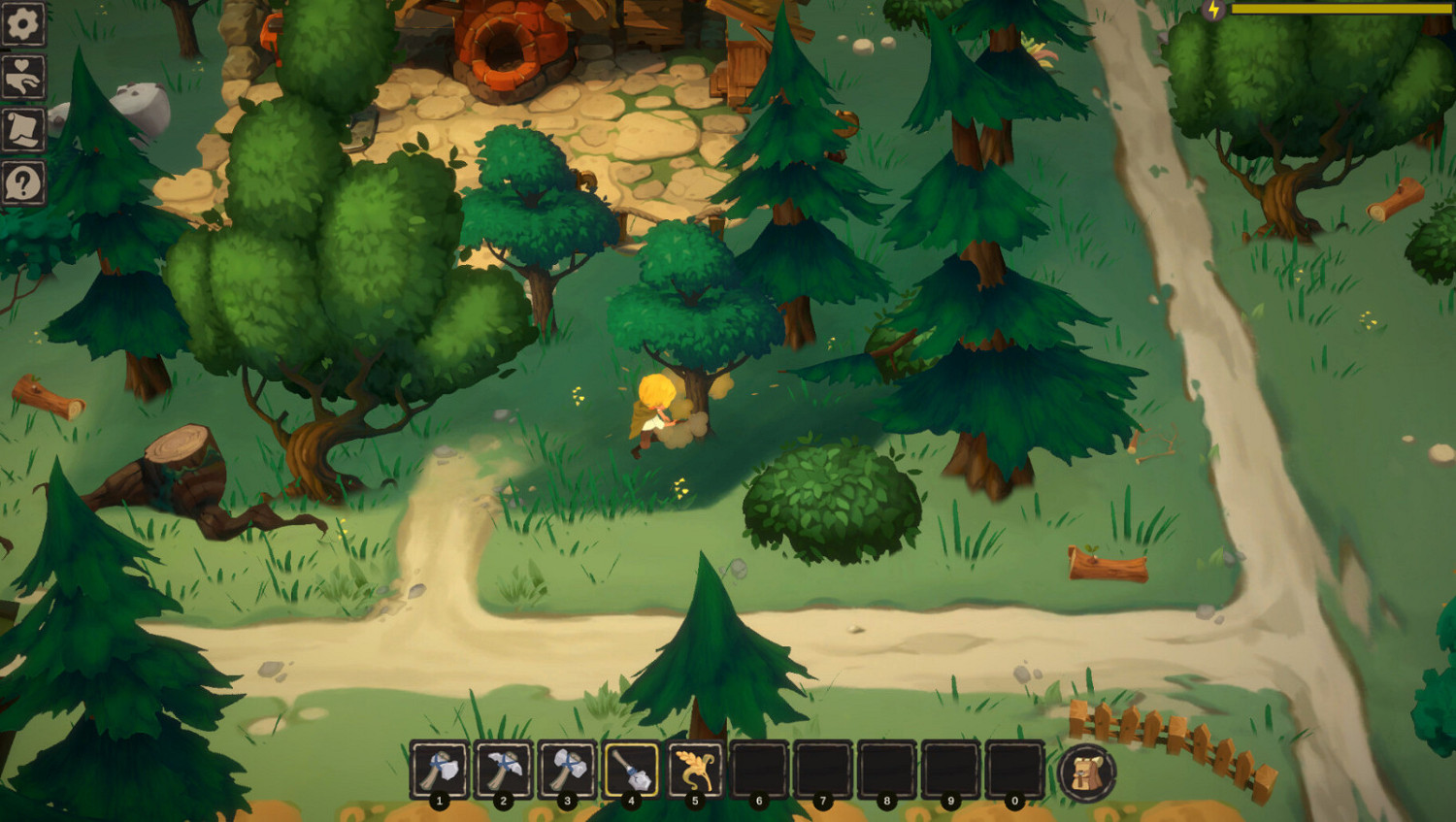Select the mallet tool in slot 4
Viewport: 1456px width, 822px height.
[x=631, y=770]
